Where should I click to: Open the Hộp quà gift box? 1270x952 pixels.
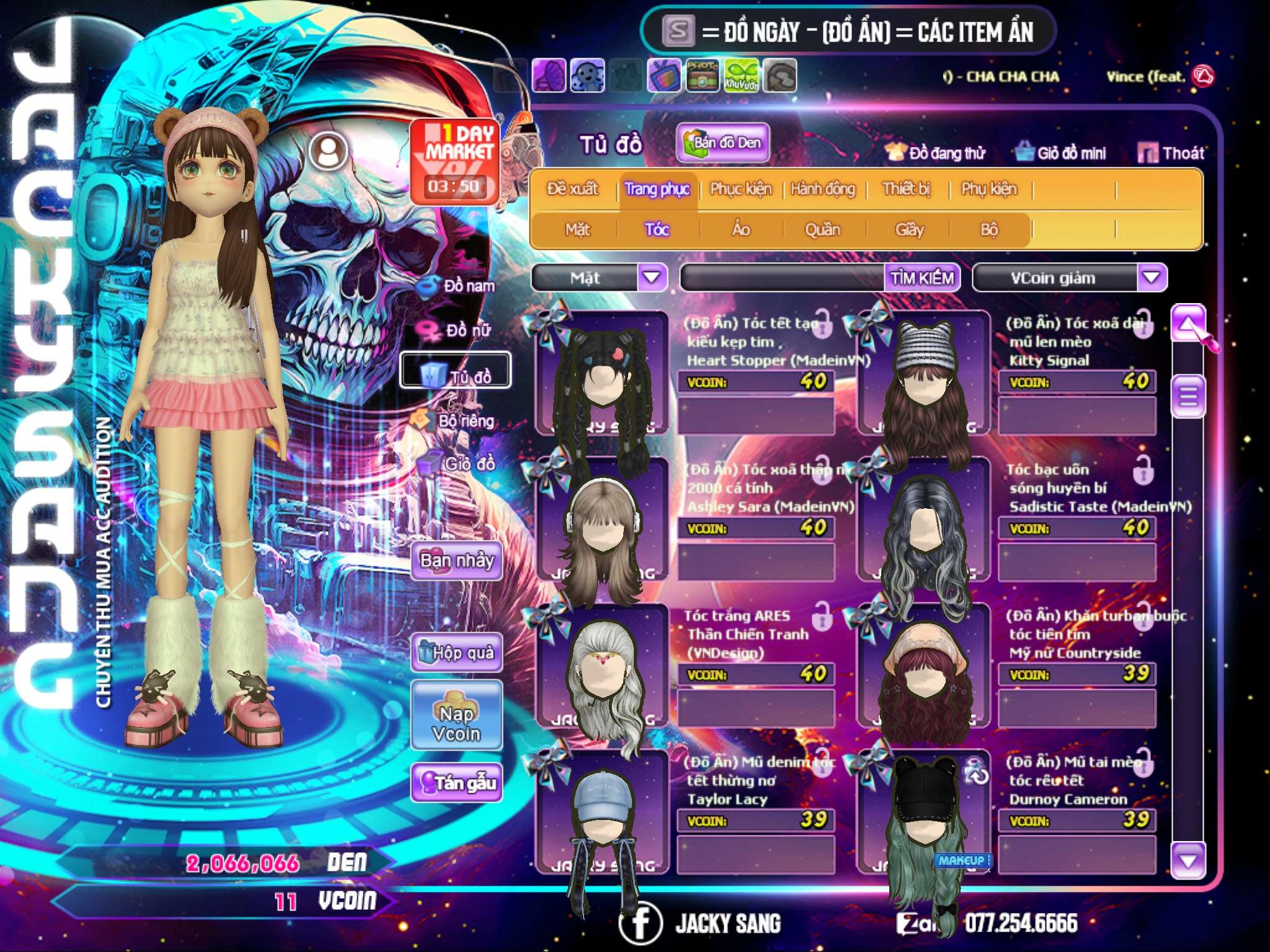pos(457,653)
